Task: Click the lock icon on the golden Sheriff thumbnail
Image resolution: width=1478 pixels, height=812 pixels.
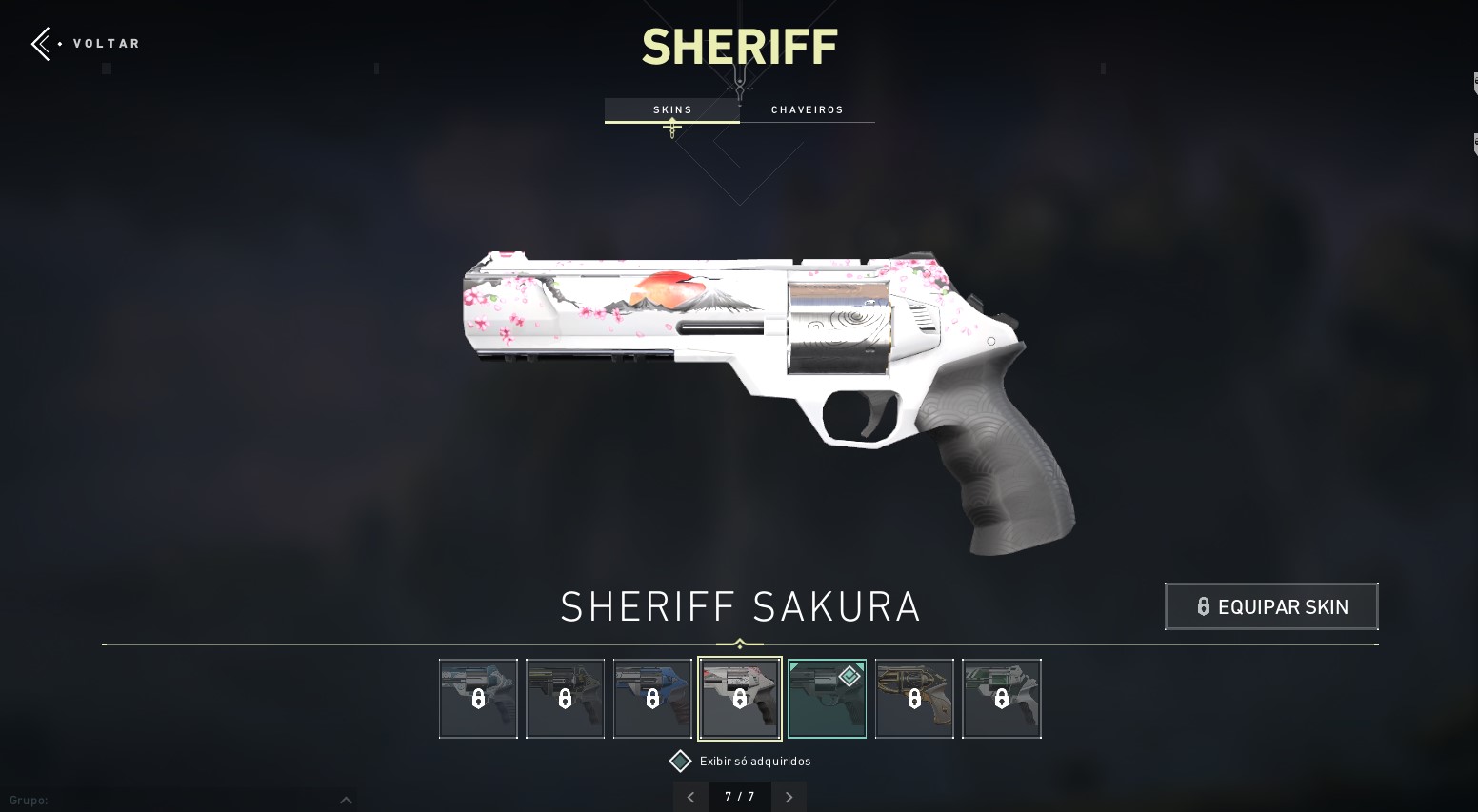Action: [914, 700]
